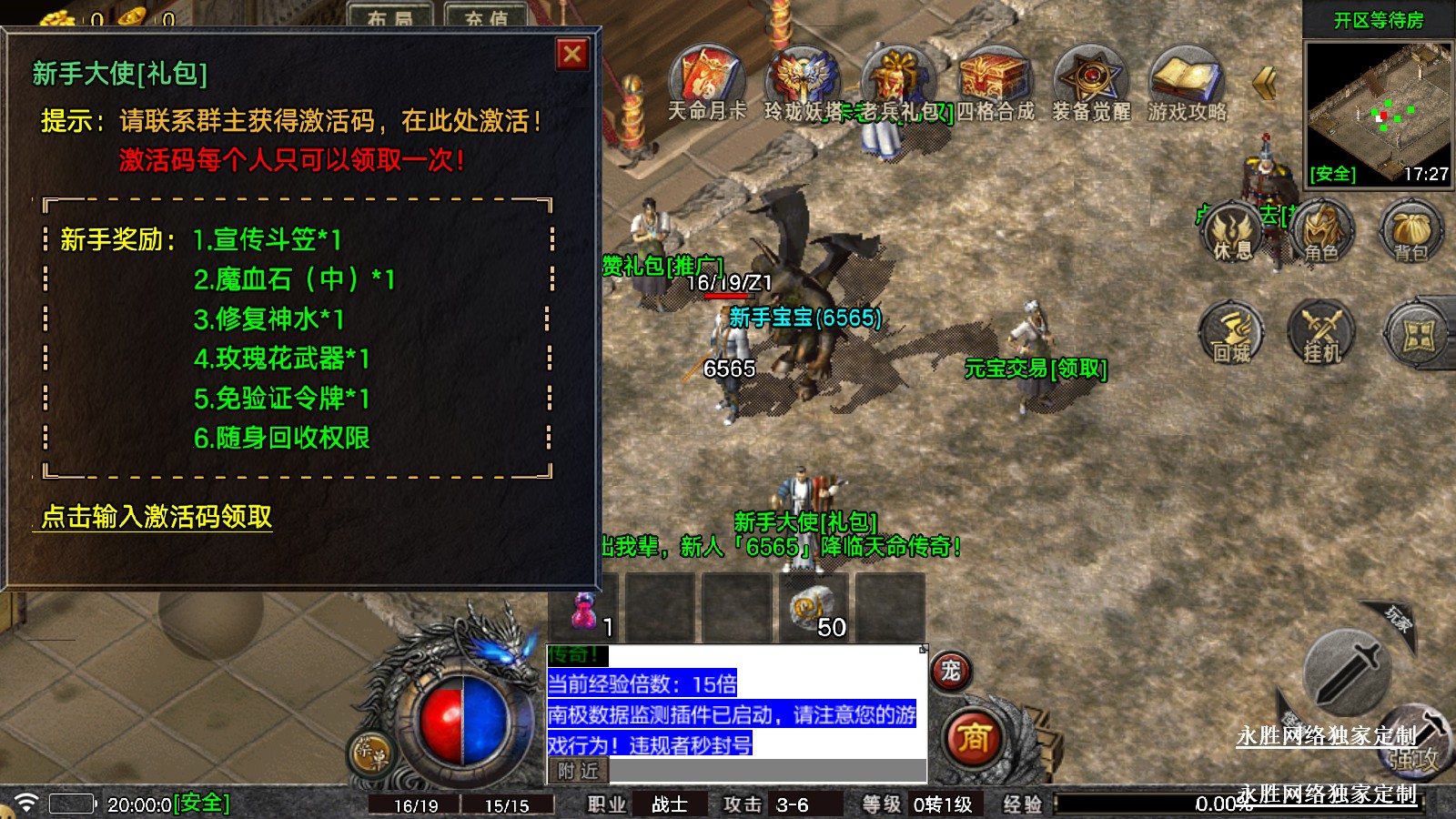Image resolution: width=1456 pixels, height=819 pixels.
Task: Open the 宠 pet button
Action: pyautogui.click(x=951, y=672)
